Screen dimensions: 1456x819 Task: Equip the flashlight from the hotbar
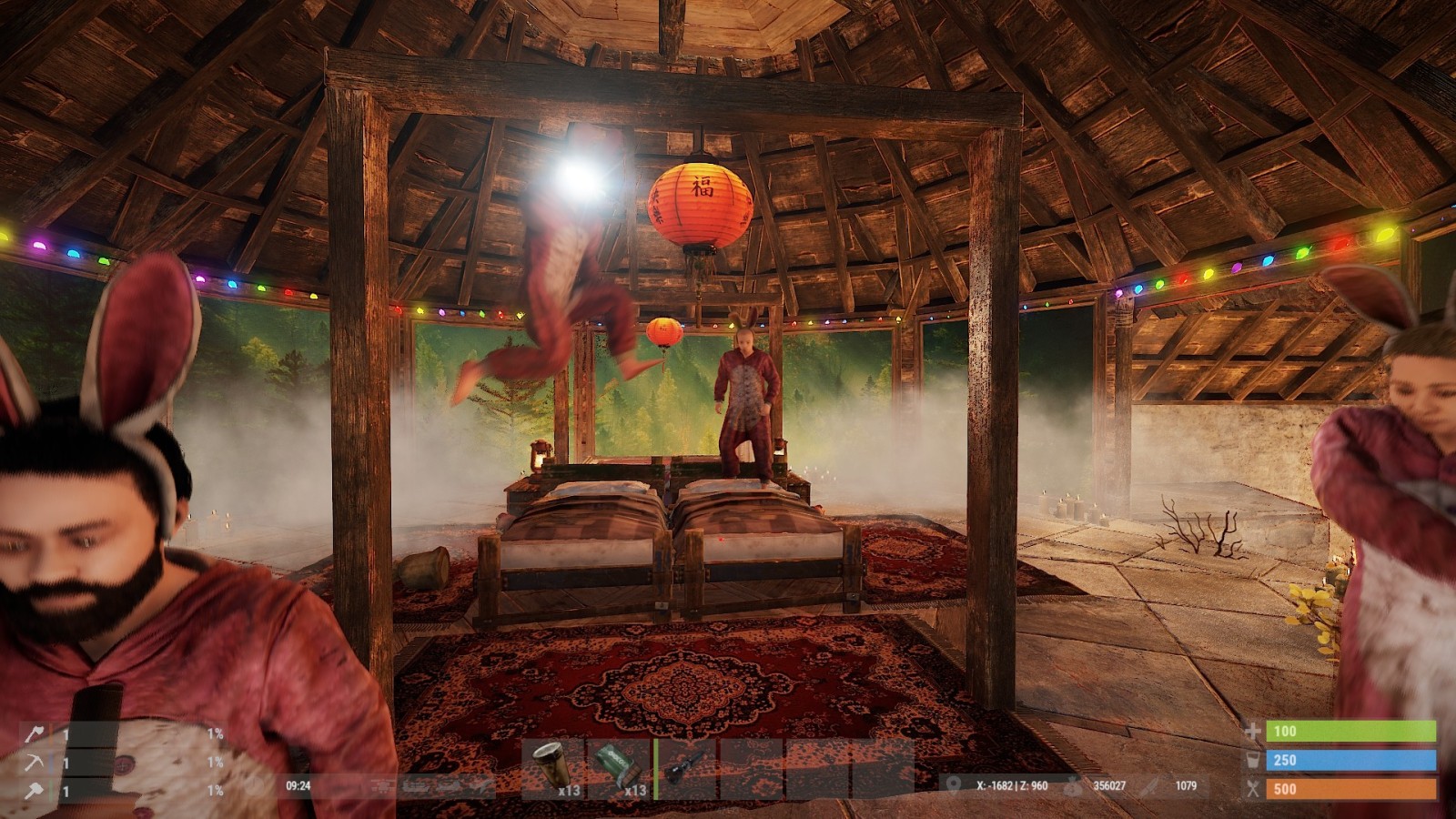[x=685, y=768]
